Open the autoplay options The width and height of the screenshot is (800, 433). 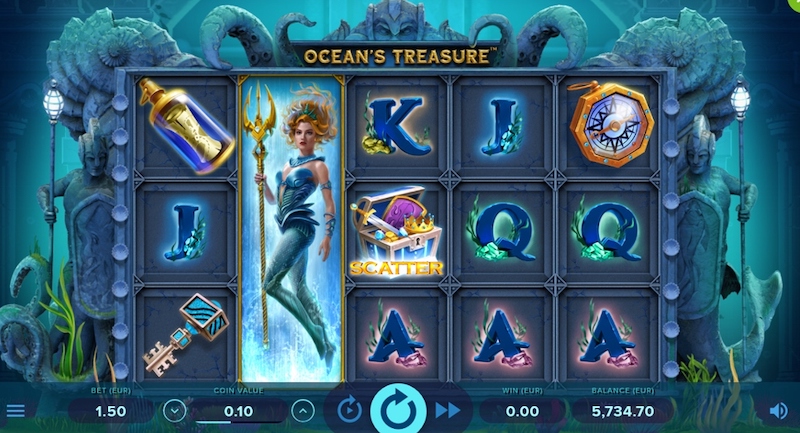point(348,410)
